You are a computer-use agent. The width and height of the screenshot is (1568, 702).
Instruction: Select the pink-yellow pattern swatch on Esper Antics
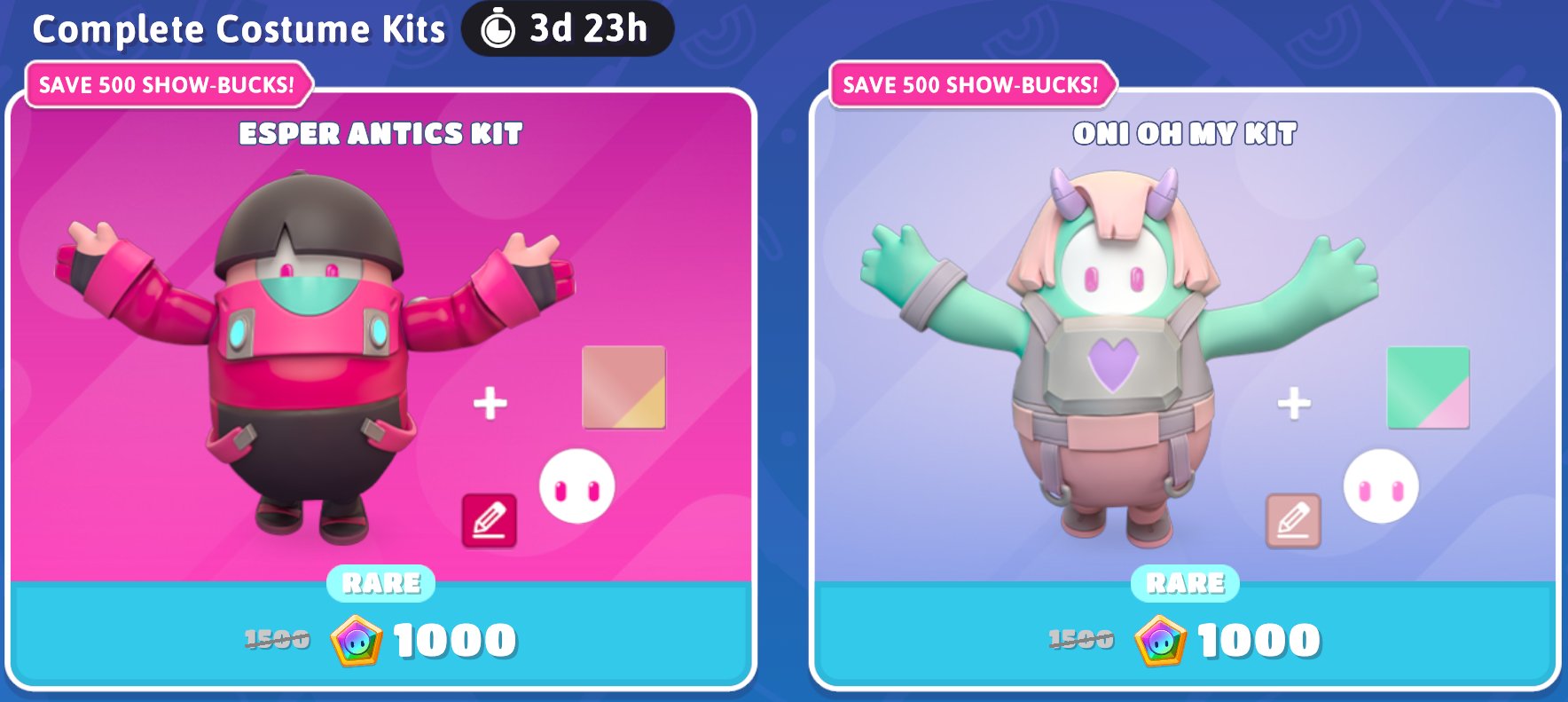tap(624, 389)
